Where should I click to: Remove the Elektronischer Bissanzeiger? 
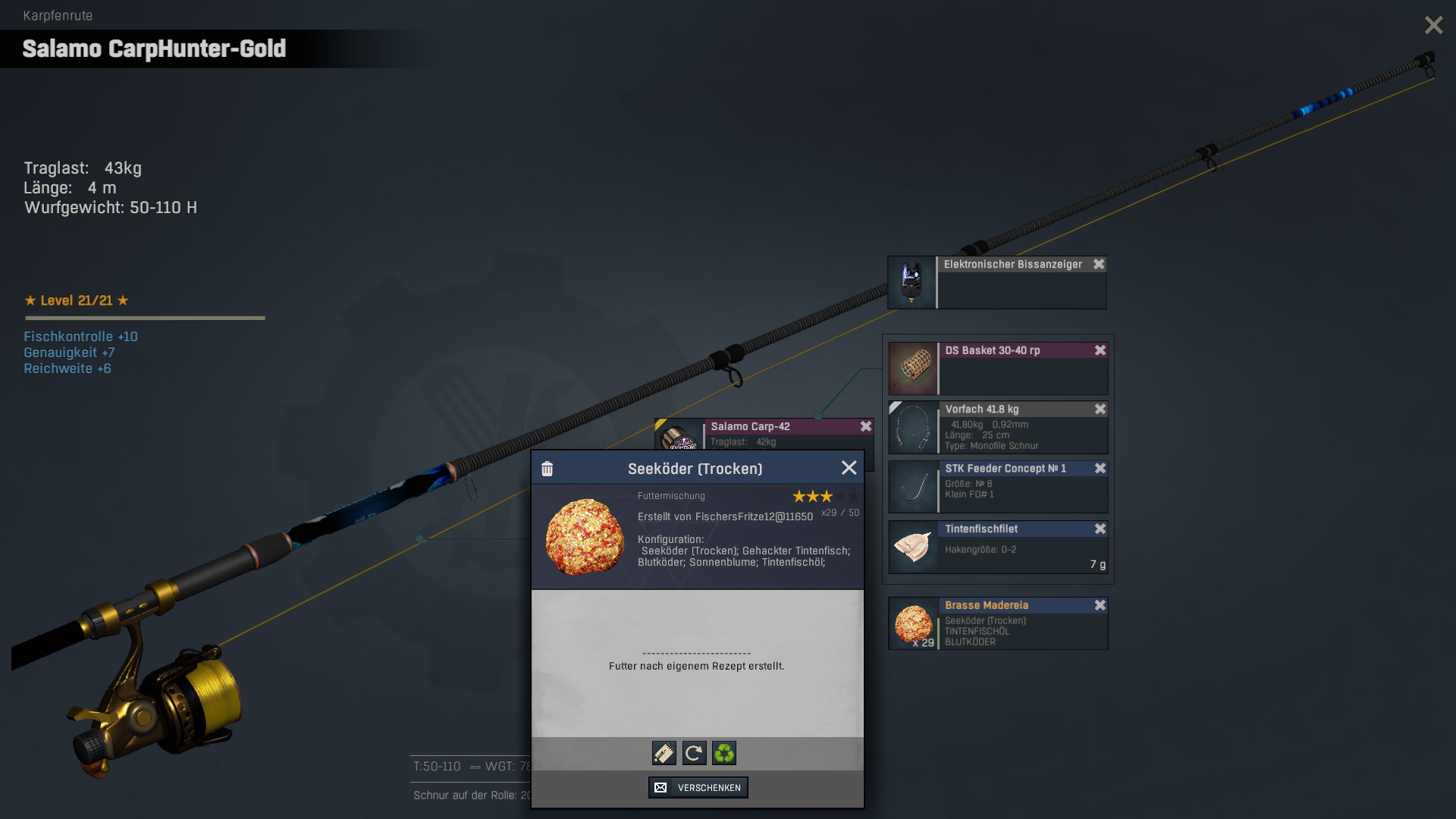[1099, 264]
